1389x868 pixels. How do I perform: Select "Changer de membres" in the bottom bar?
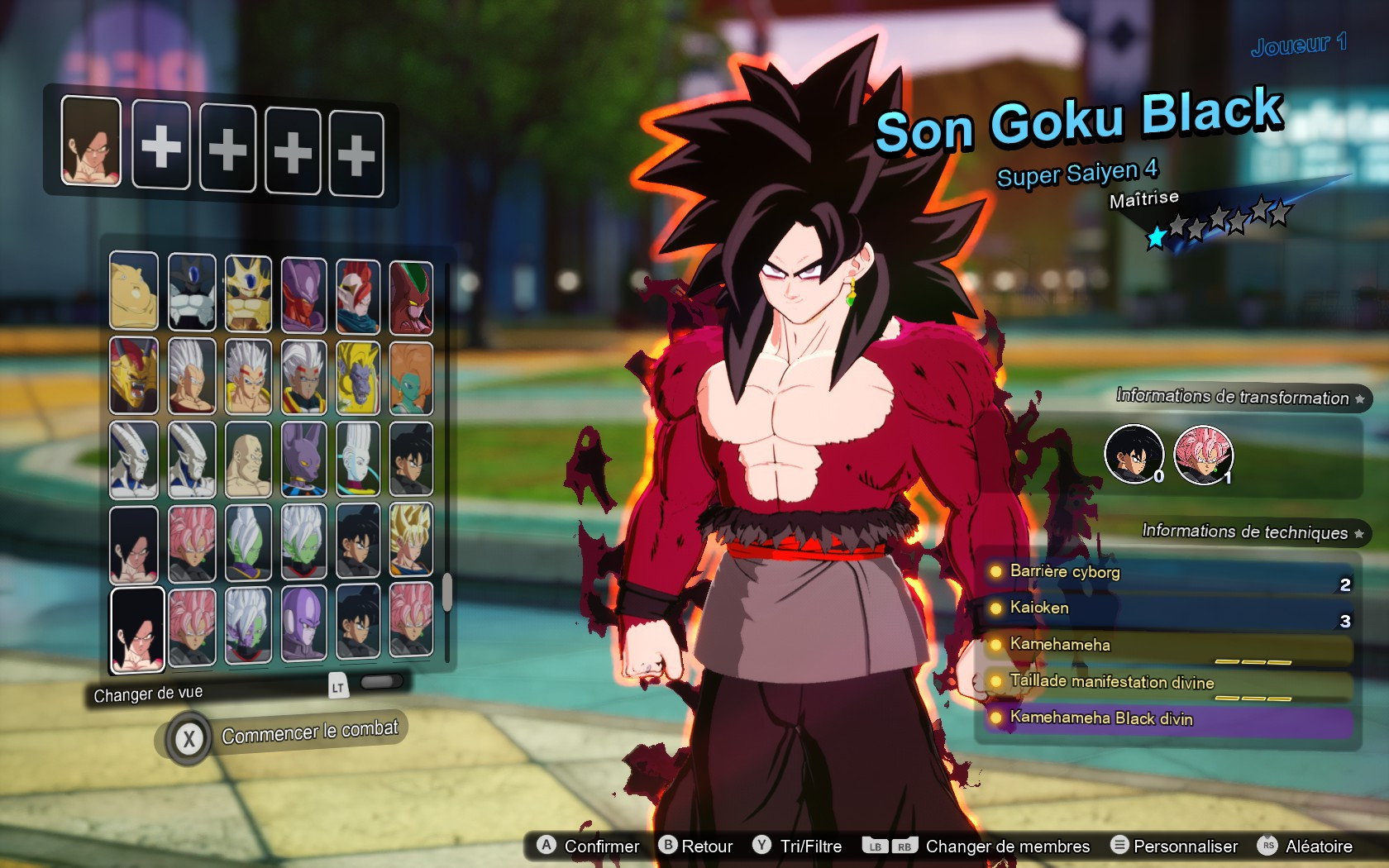pos(1007,846)
